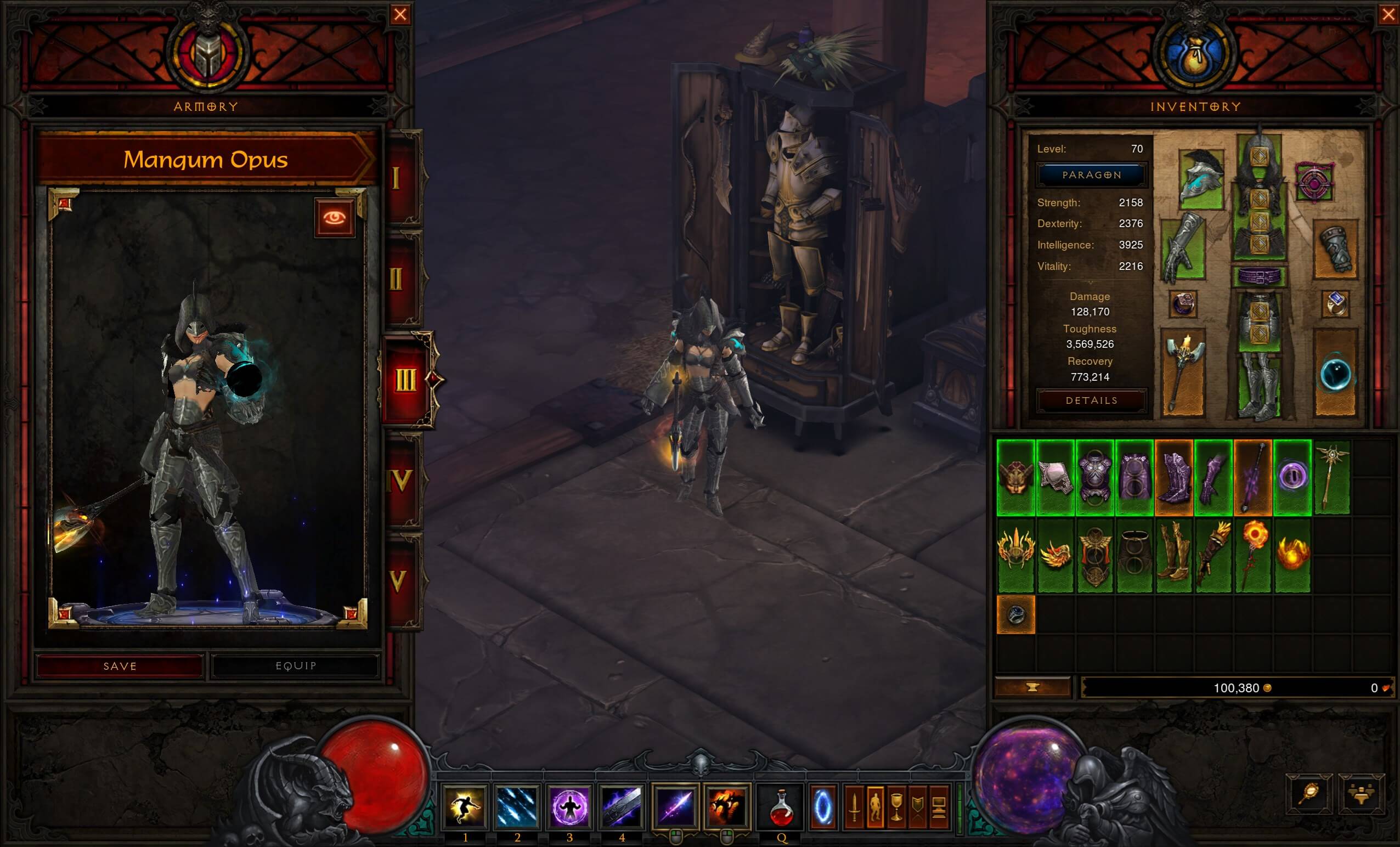This screenshot has width=1400, height=847.
Task: Close the Armory panel
Action: (x=400, y=14)
